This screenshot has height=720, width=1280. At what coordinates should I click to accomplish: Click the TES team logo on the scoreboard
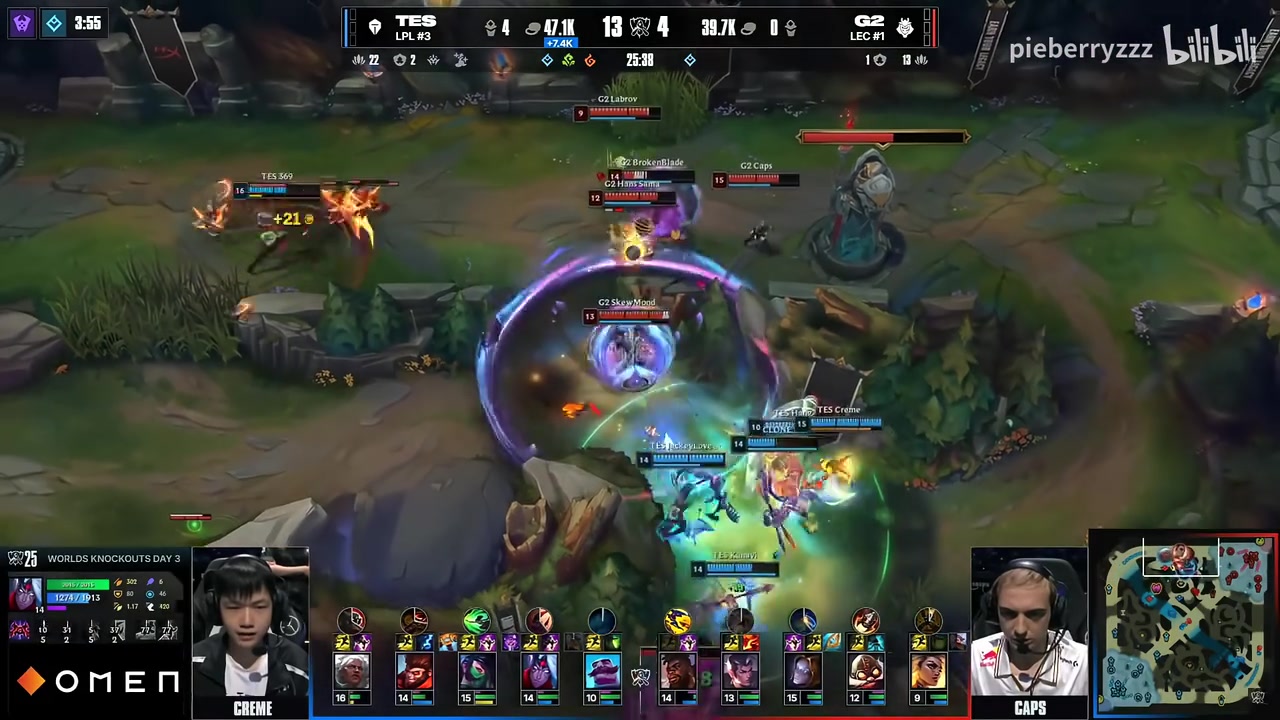coord(375,28)
